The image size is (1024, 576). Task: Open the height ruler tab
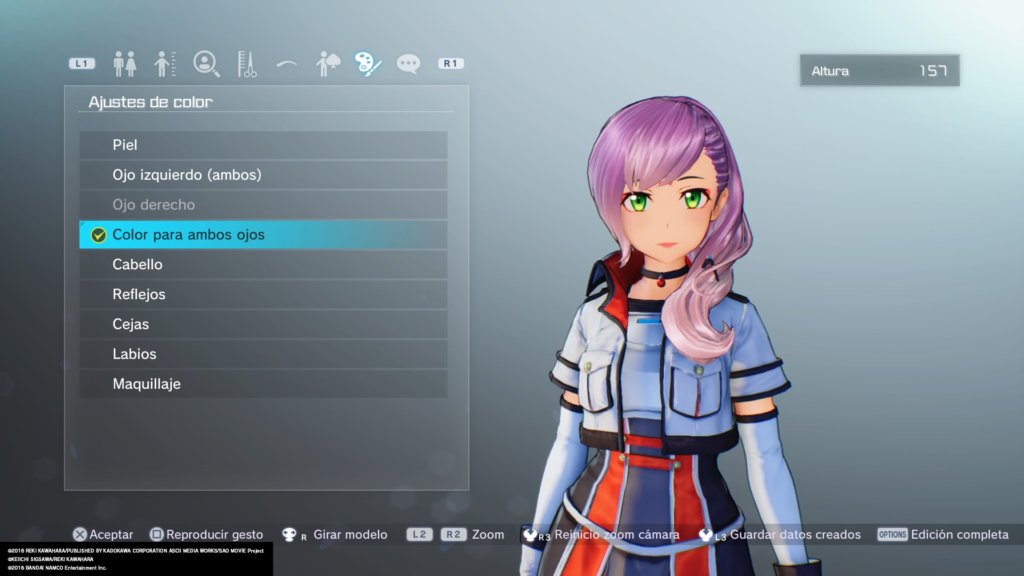pyautogui.click(x=165, y=64)
